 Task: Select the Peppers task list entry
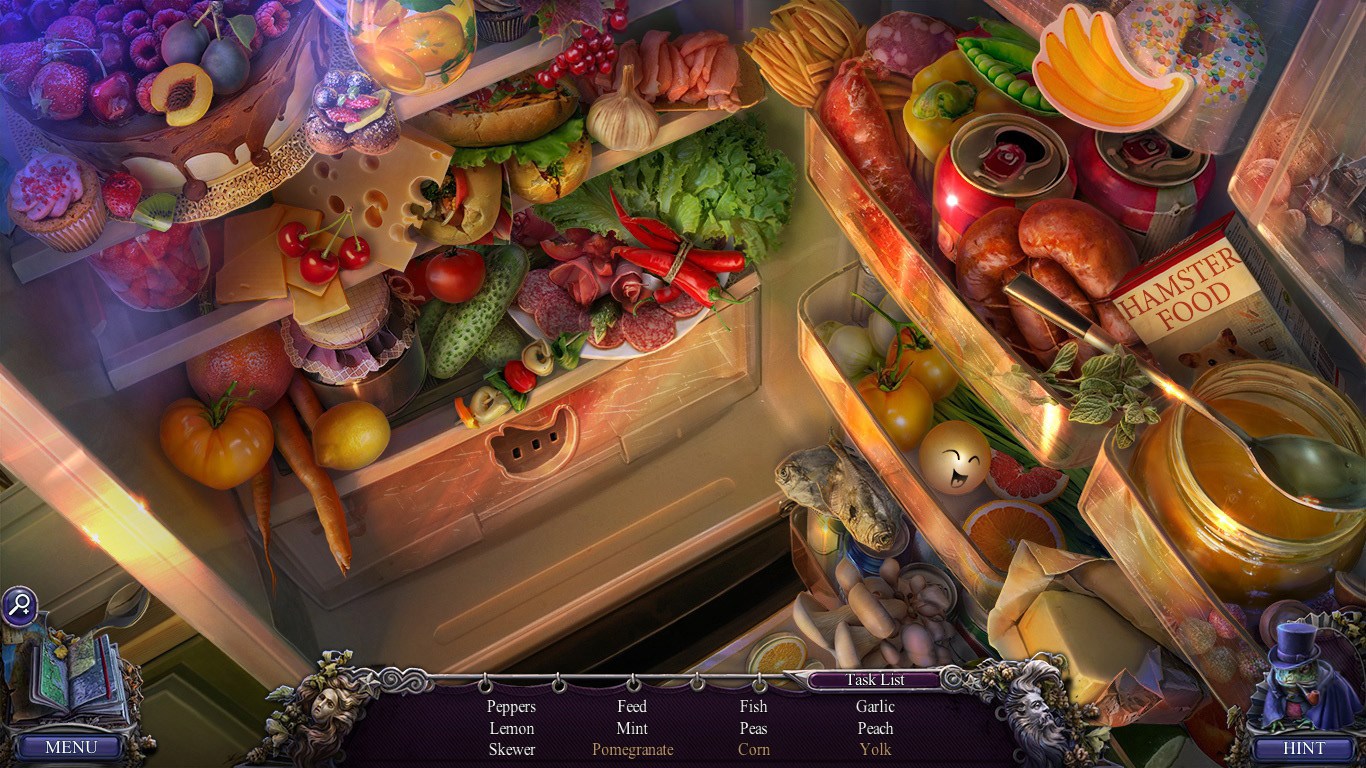(511, 707)
